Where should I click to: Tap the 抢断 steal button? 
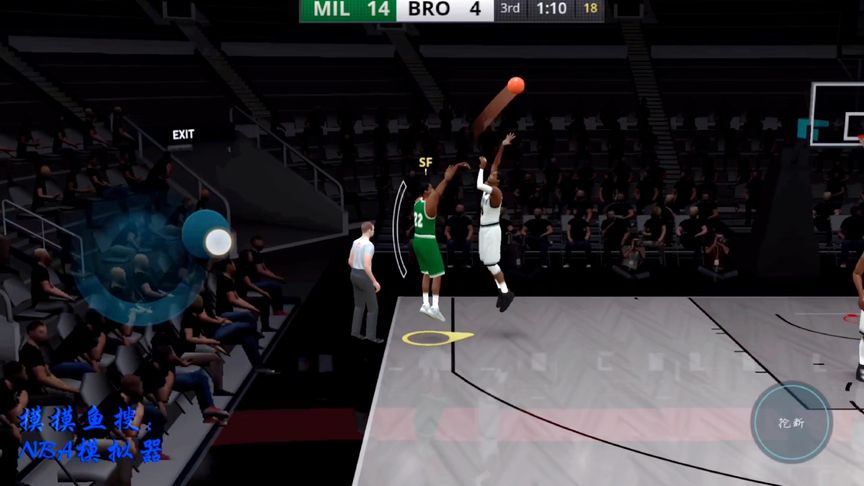791,422
